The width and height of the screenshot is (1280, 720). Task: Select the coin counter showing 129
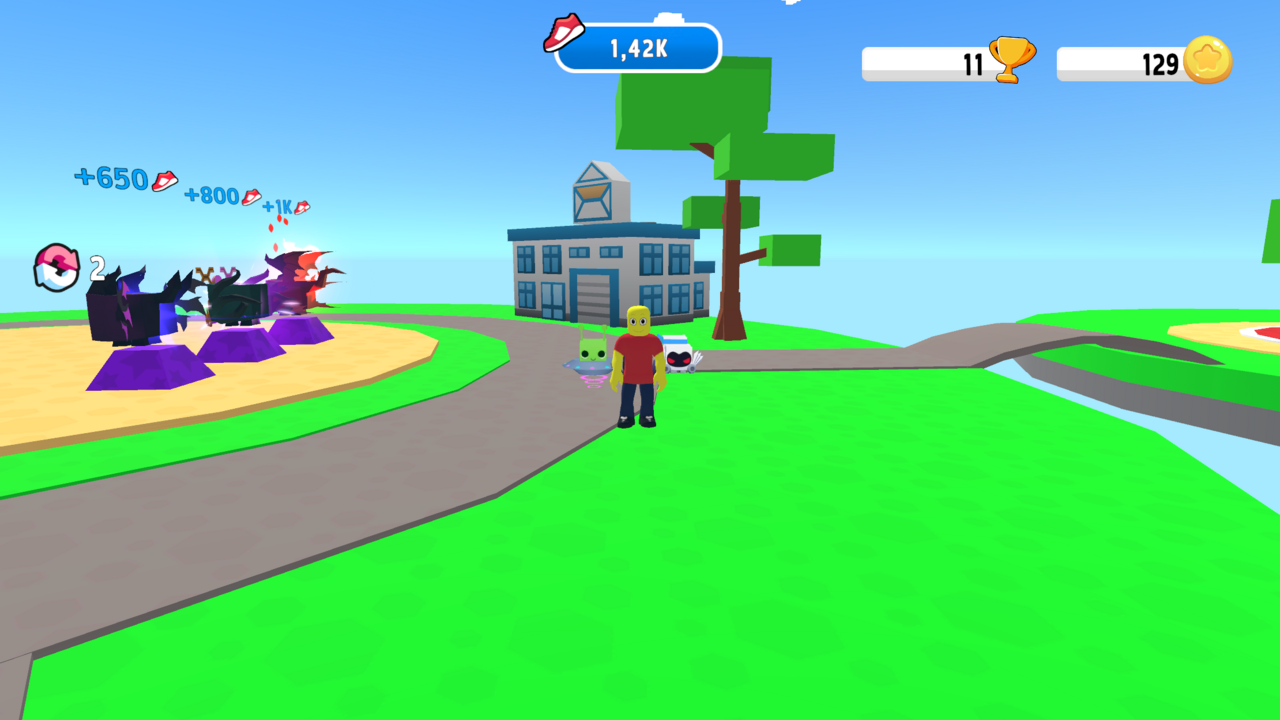click(x=1157, y=64)
